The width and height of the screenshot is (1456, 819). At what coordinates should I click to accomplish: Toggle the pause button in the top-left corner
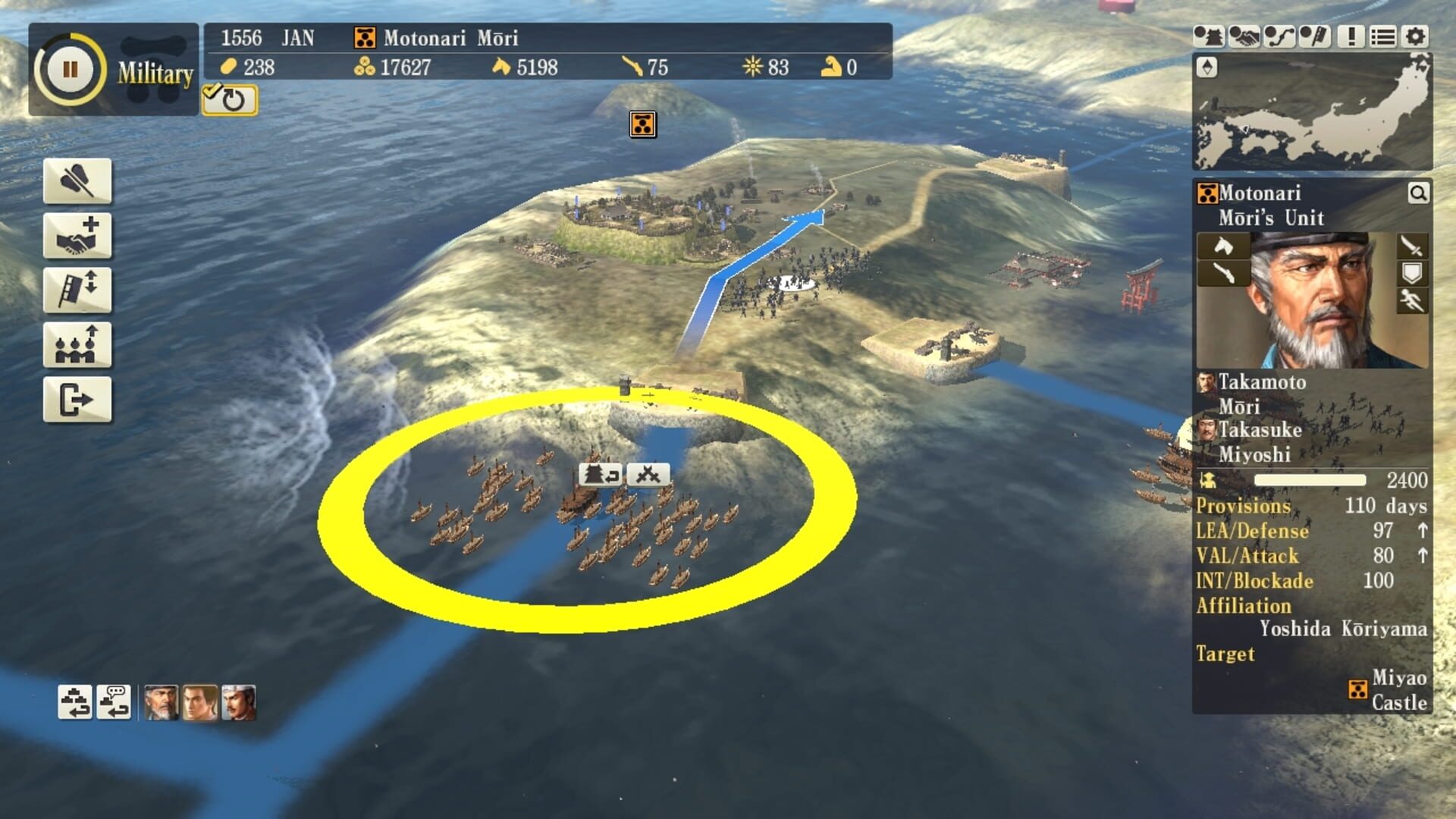69,69
